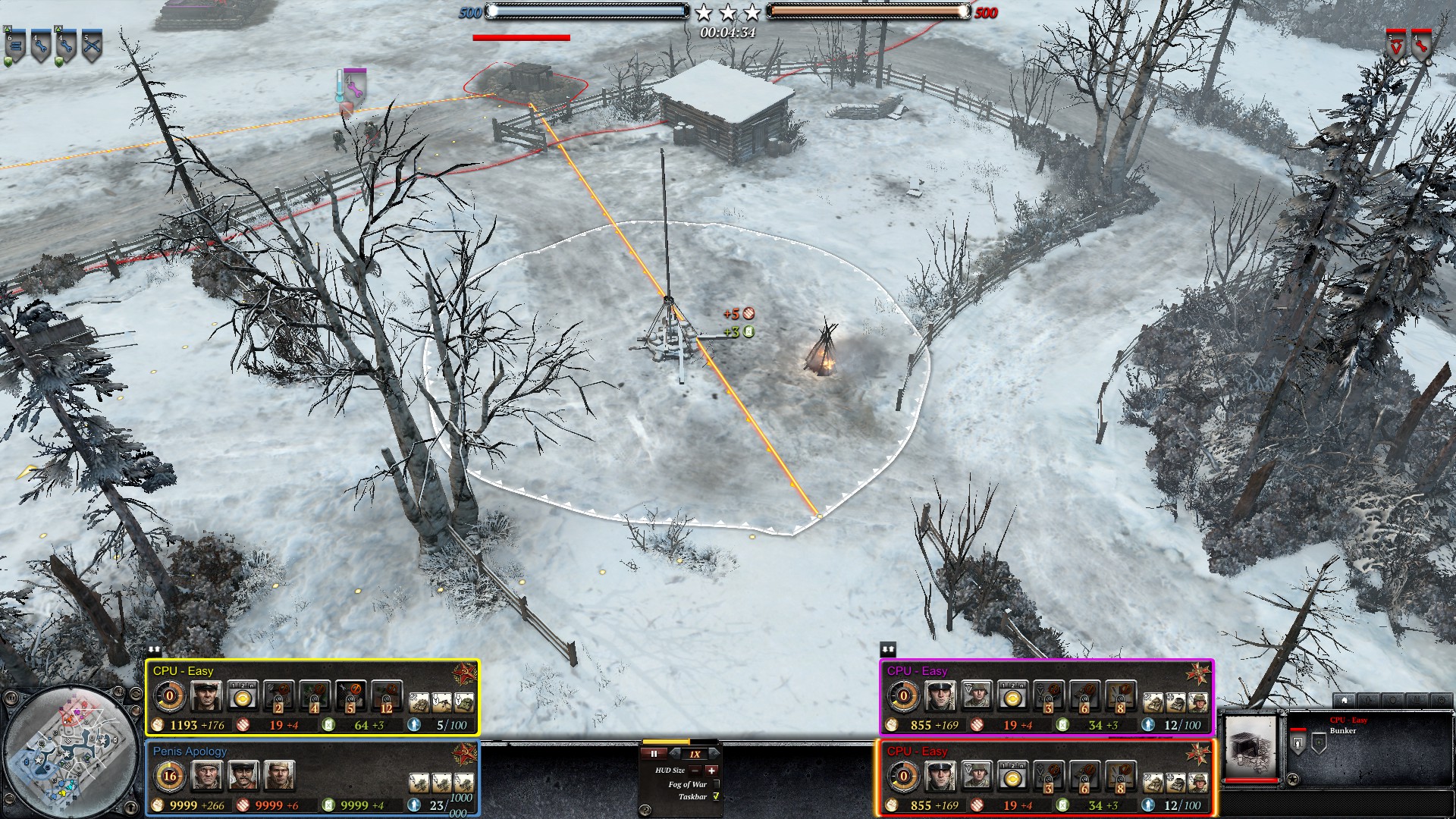Decrease HUD size with the minus button
The height and width of the screenshot is (819, 1456).
tap(695, 770)
